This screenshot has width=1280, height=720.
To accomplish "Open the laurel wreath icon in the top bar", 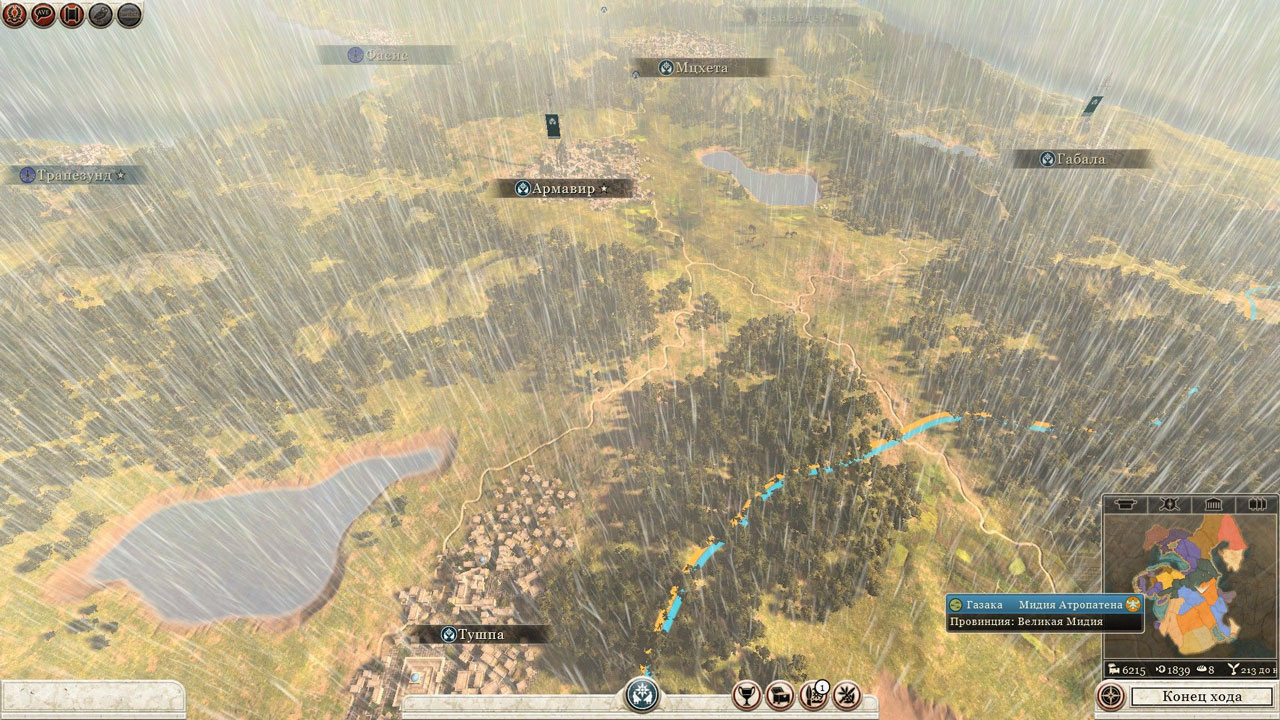I will point(14,15).
